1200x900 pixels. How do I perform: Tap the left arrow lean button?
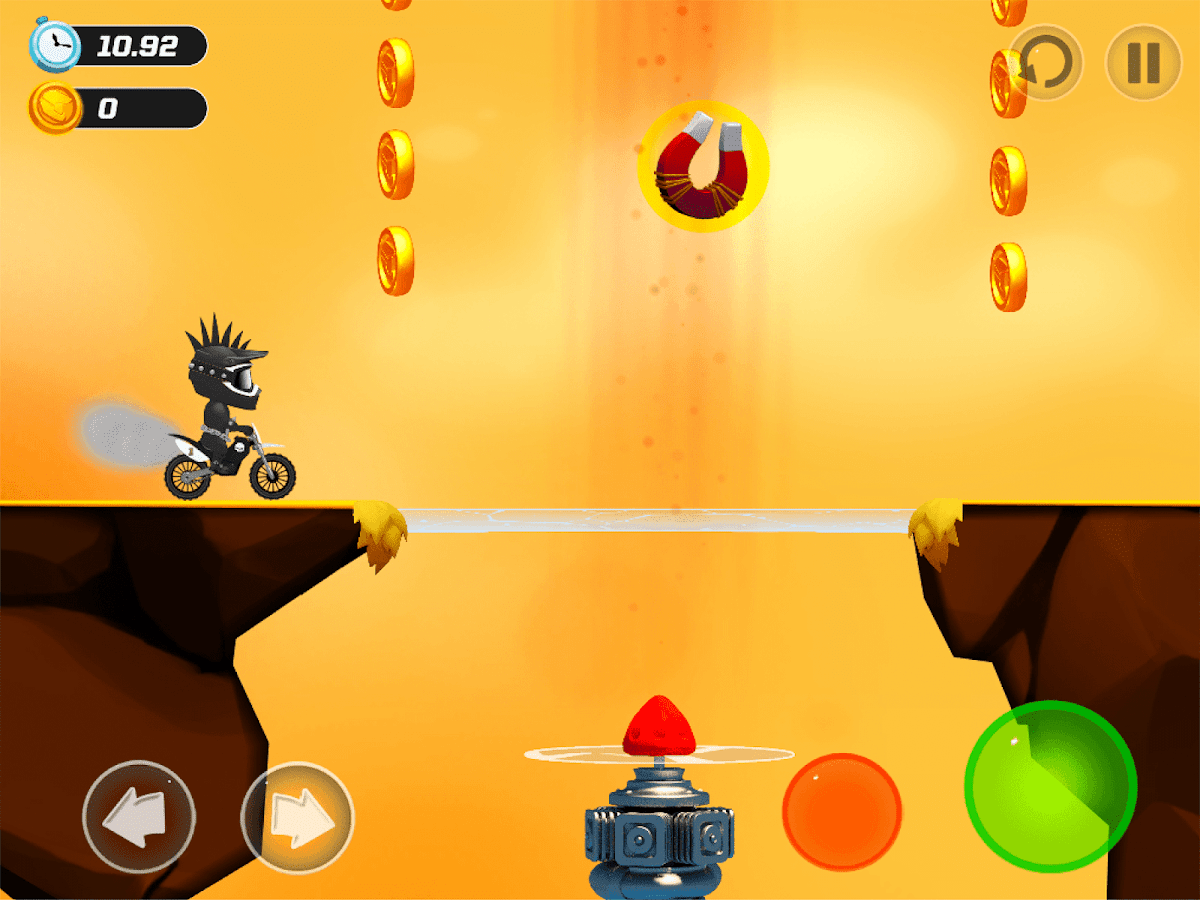click(138, 817)
